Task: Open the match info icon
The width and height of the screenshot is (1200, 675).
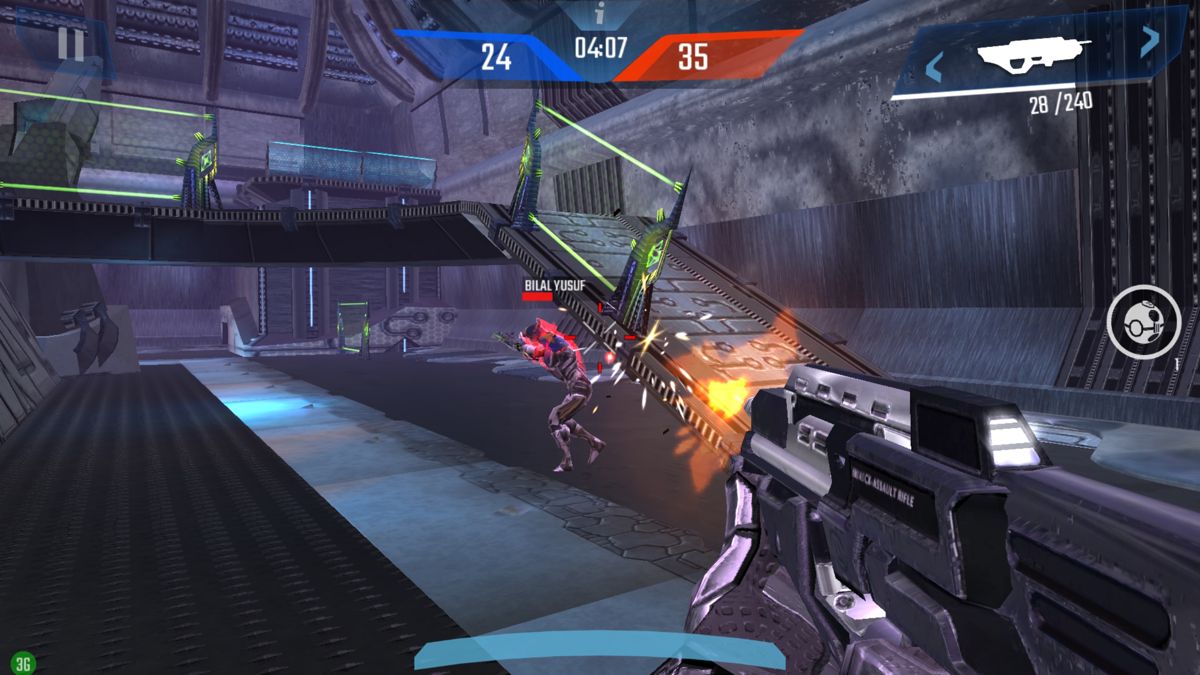Action: point(600,14)
